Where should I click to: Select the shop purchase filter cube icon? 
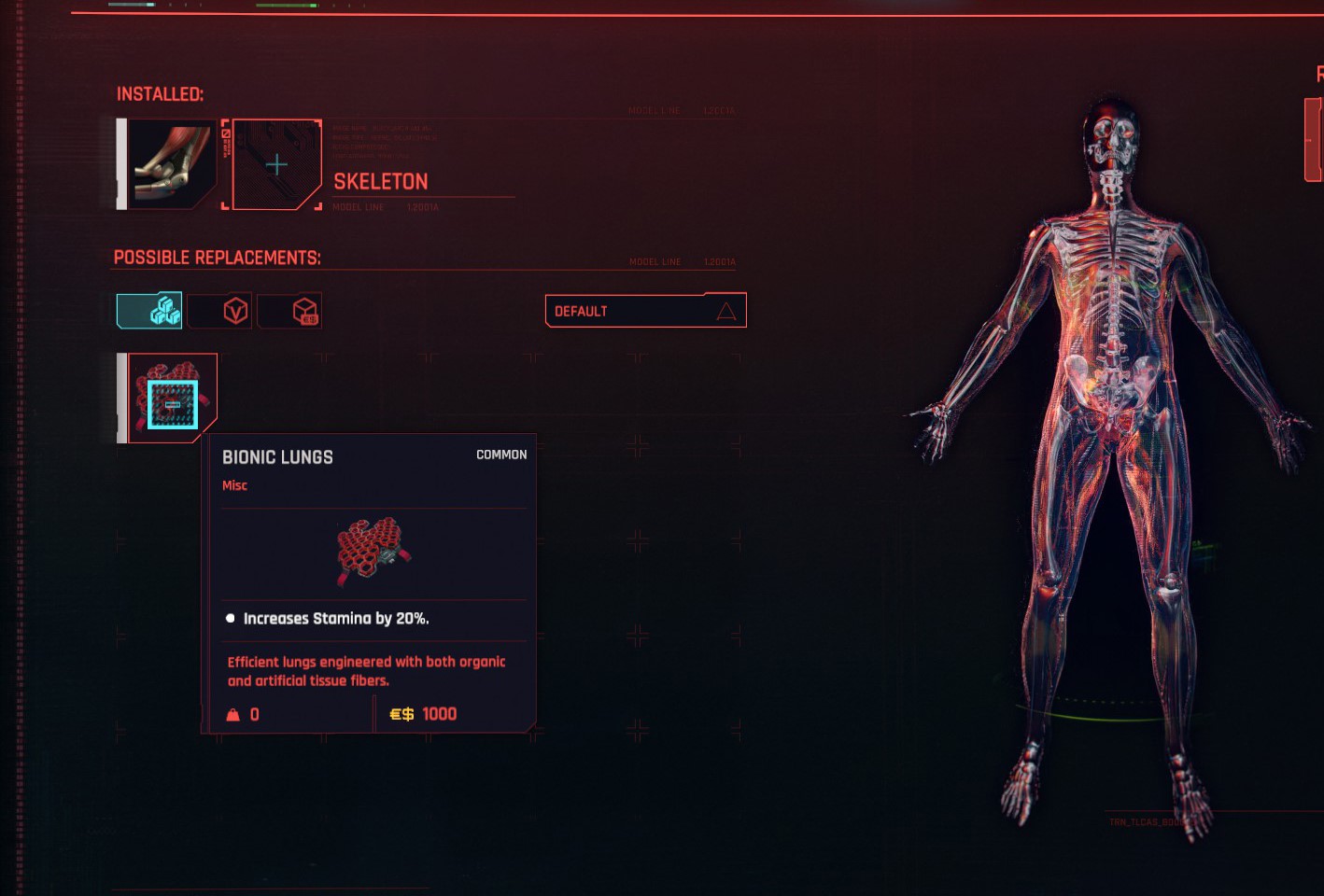[289, 310]
